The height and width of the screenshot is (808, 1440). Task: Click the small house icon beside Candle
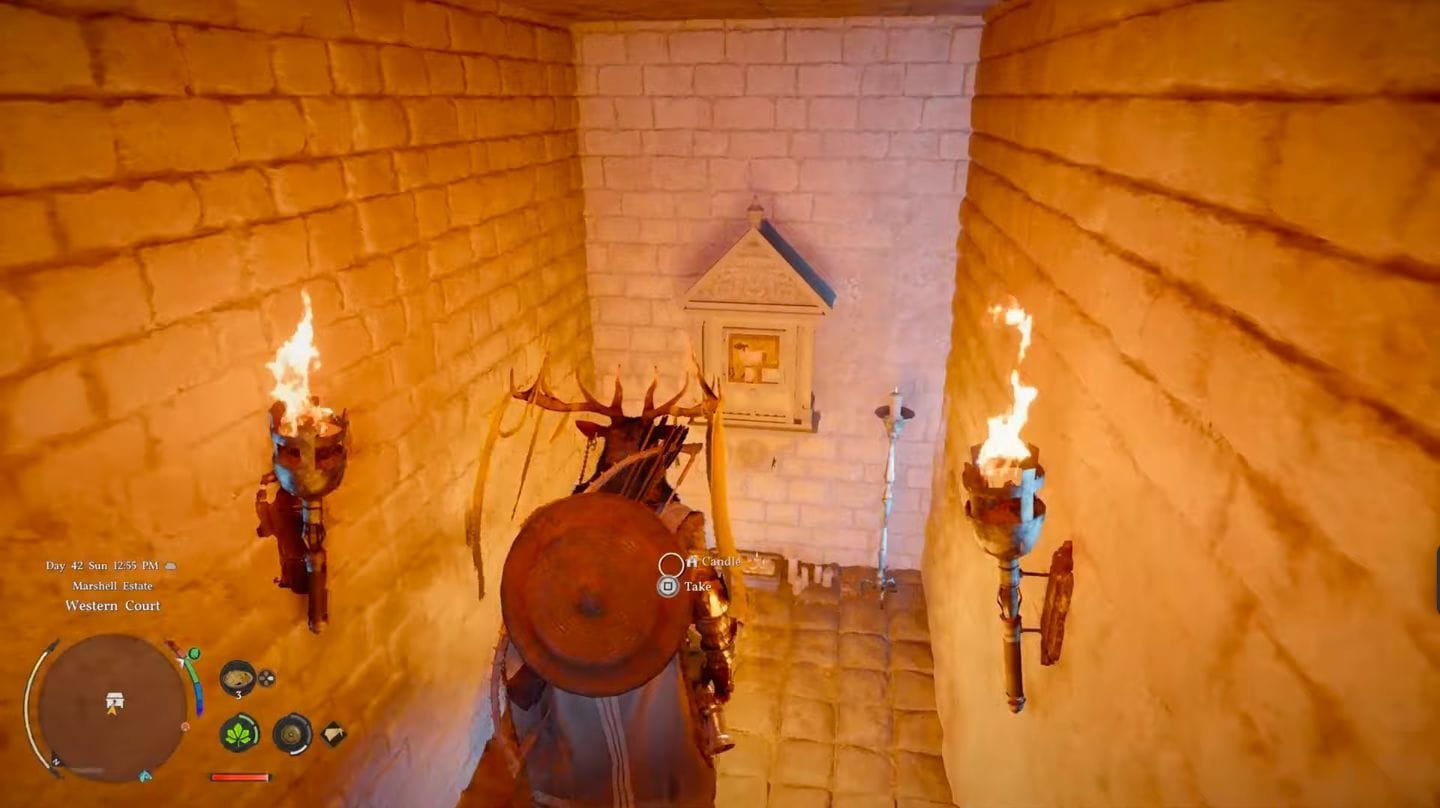(x=692, y=562)
